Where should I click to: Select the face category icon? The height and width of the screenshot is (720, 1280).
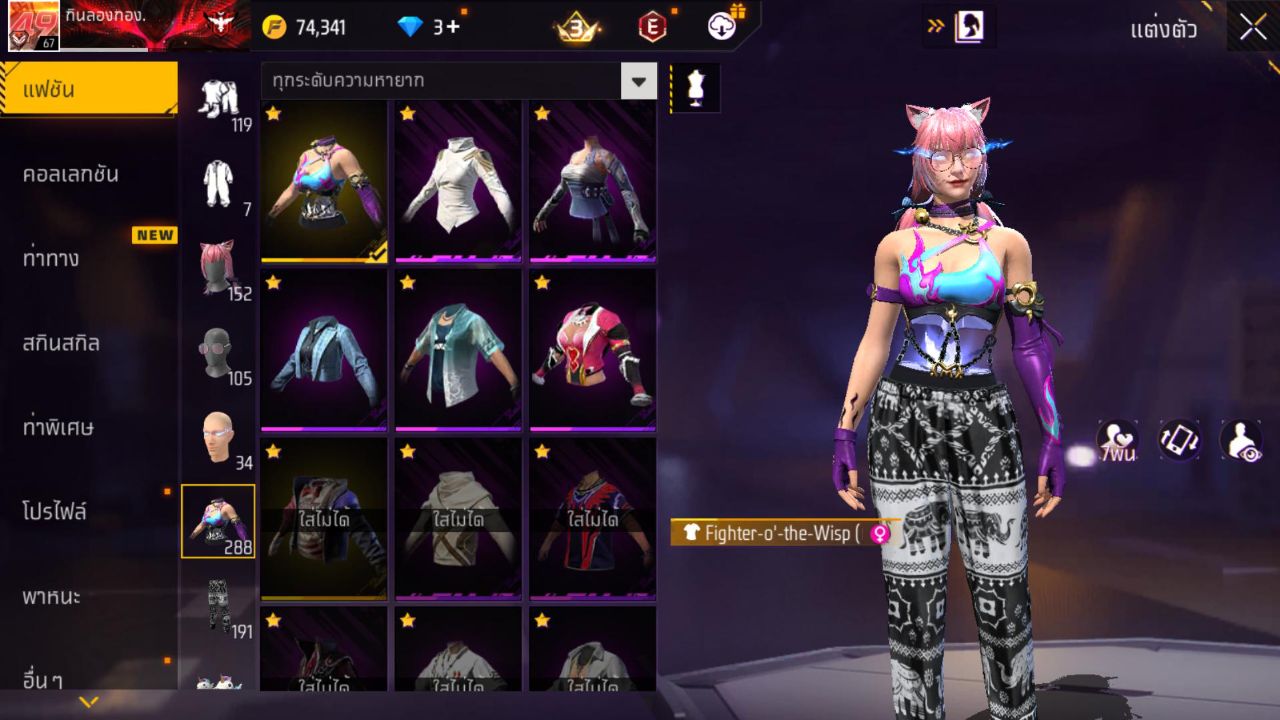tap(218, 437)
